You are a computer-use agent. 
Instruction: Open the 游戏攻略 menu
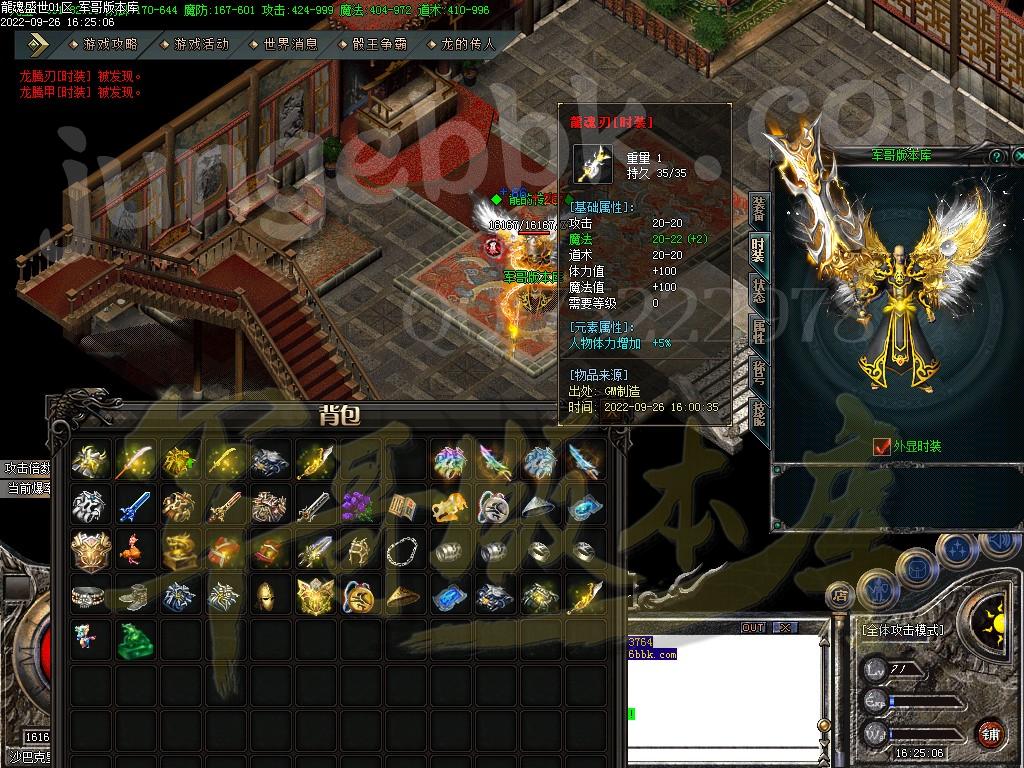tap(110, 45)
